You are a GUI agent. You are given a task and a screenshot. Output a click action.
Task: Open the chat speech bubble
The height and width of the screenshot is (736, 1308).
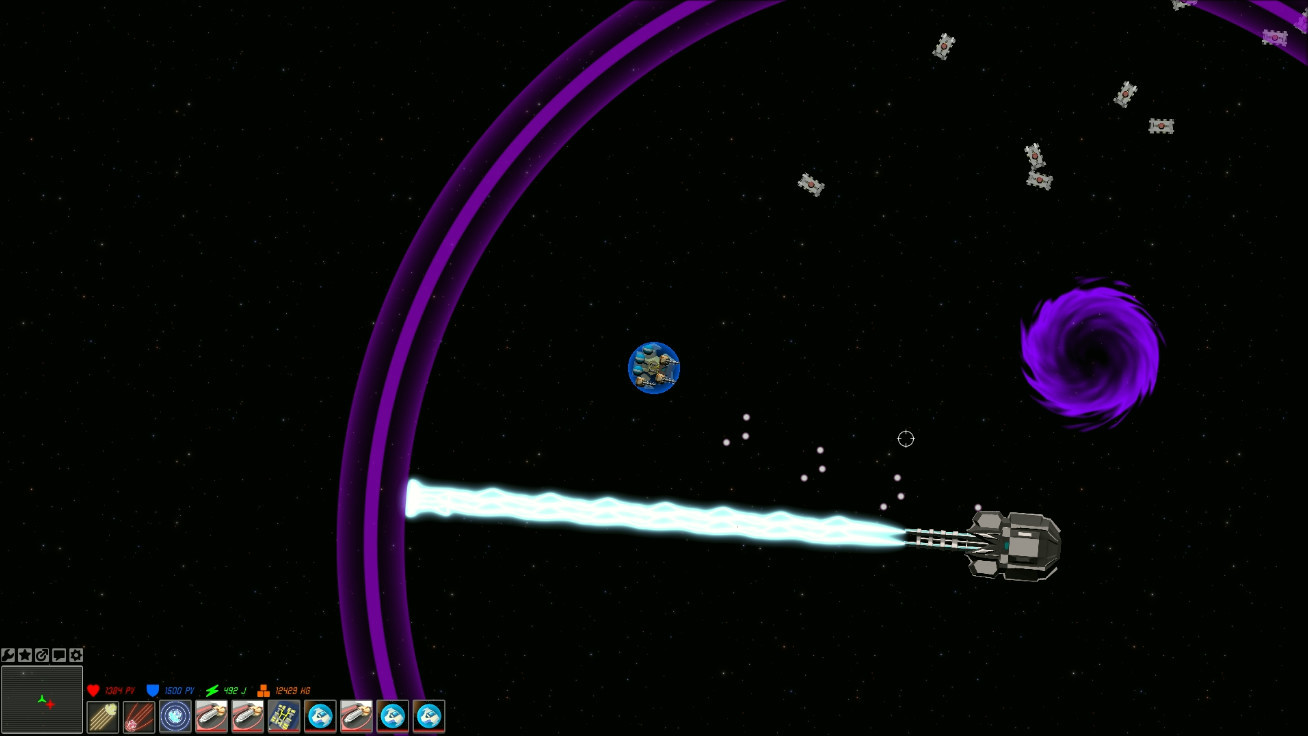point(59,656)
